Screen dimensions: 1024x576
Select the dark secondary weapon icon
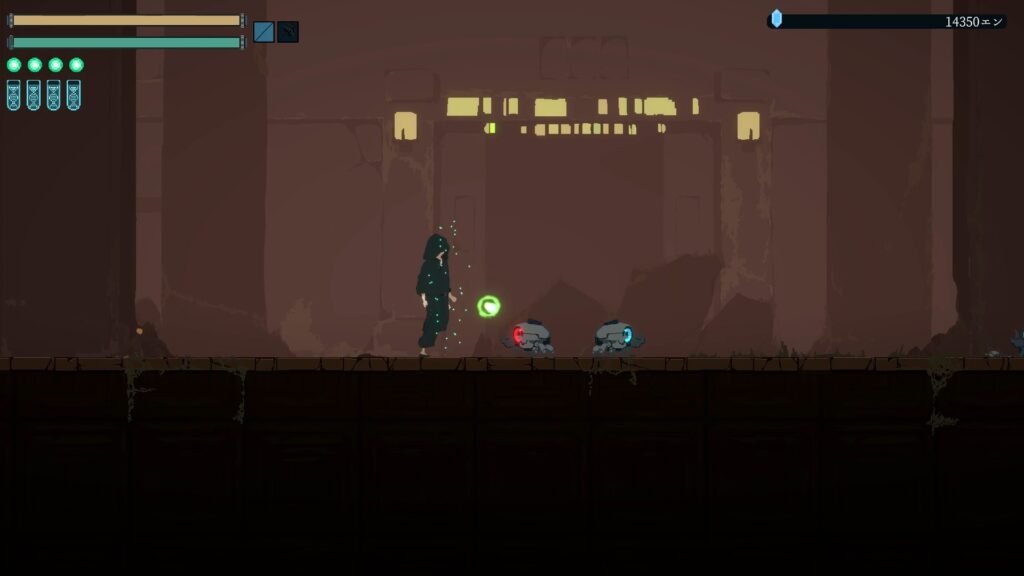[x=288, y=32]
